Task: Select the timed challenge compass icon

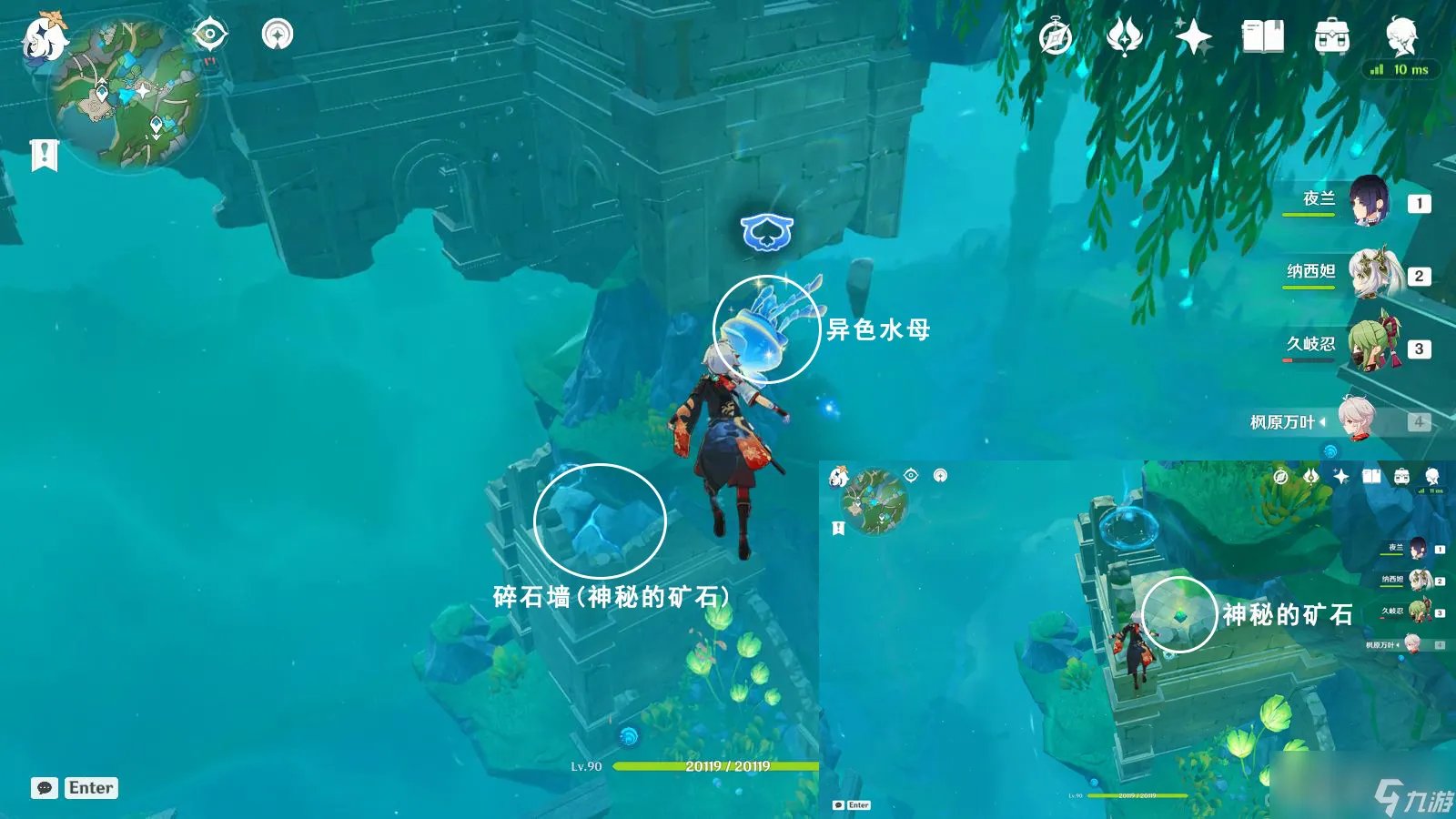Action: (x=1056, y=36)
